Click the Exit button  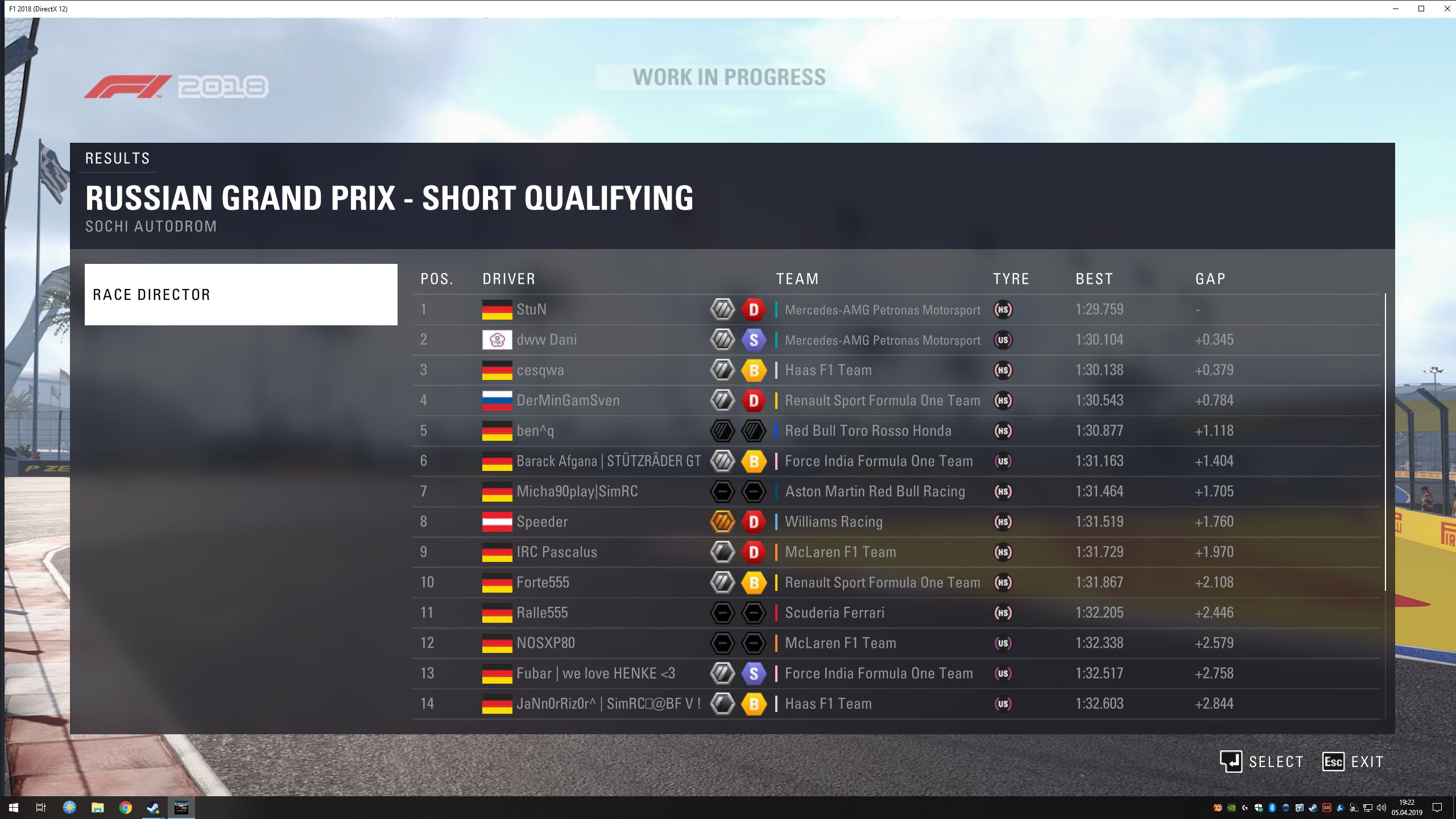pos(1352,762)
